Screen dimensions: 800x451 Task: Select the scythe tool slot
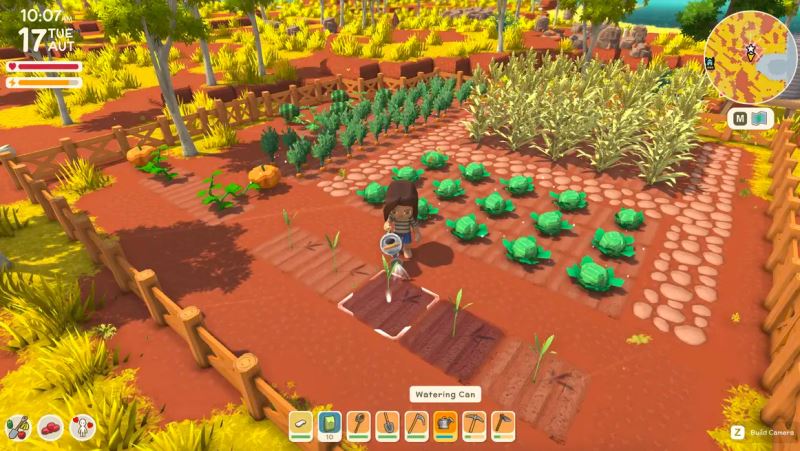[x=417, y=426]
